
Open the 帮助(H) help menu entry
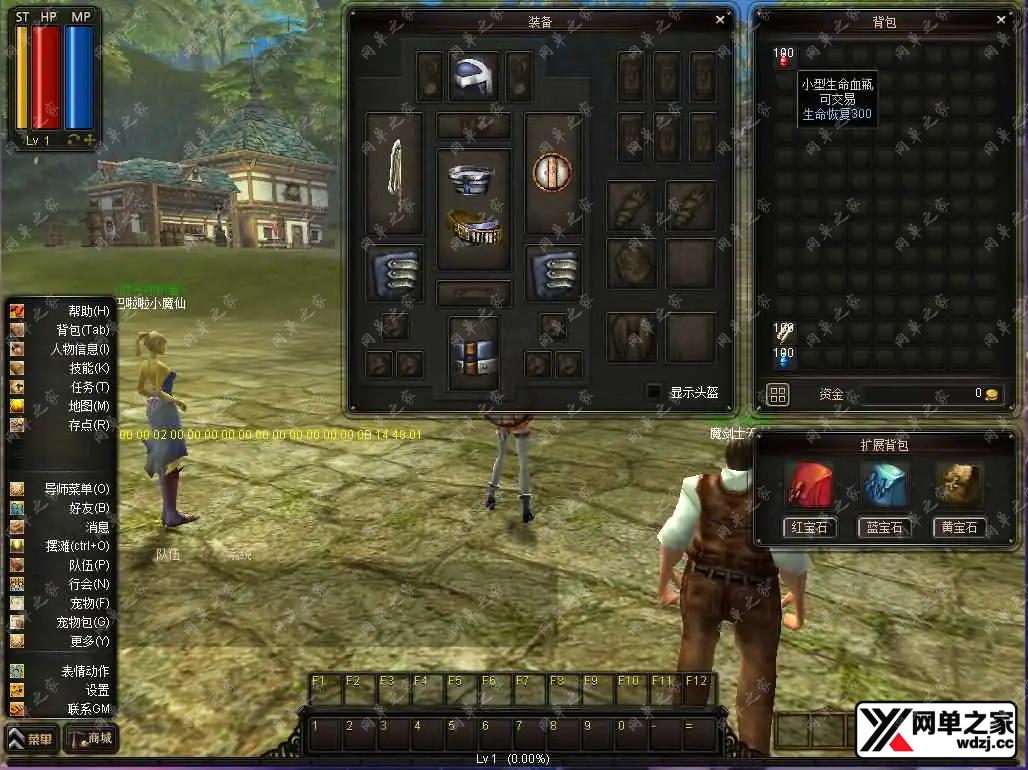click(88, 311)
